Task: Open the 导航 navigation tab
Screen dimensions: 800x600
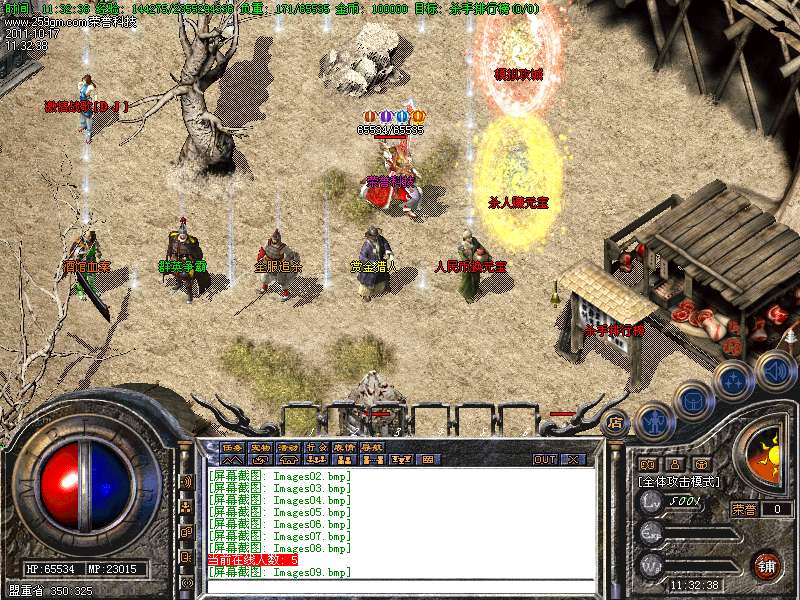Action: 372,448
